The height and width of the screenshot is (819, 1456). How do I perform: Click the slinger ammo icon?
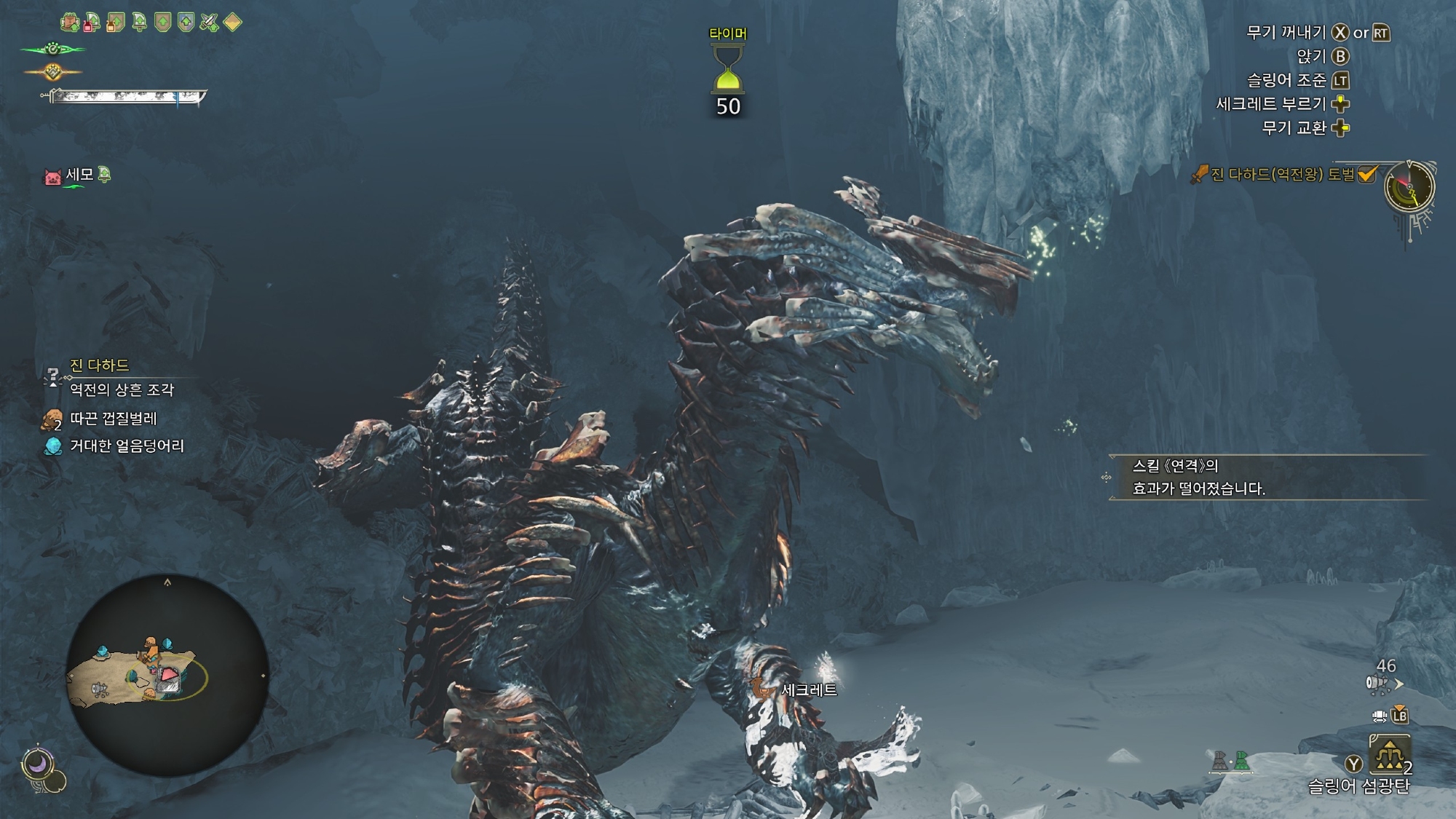coord(1379,684)
